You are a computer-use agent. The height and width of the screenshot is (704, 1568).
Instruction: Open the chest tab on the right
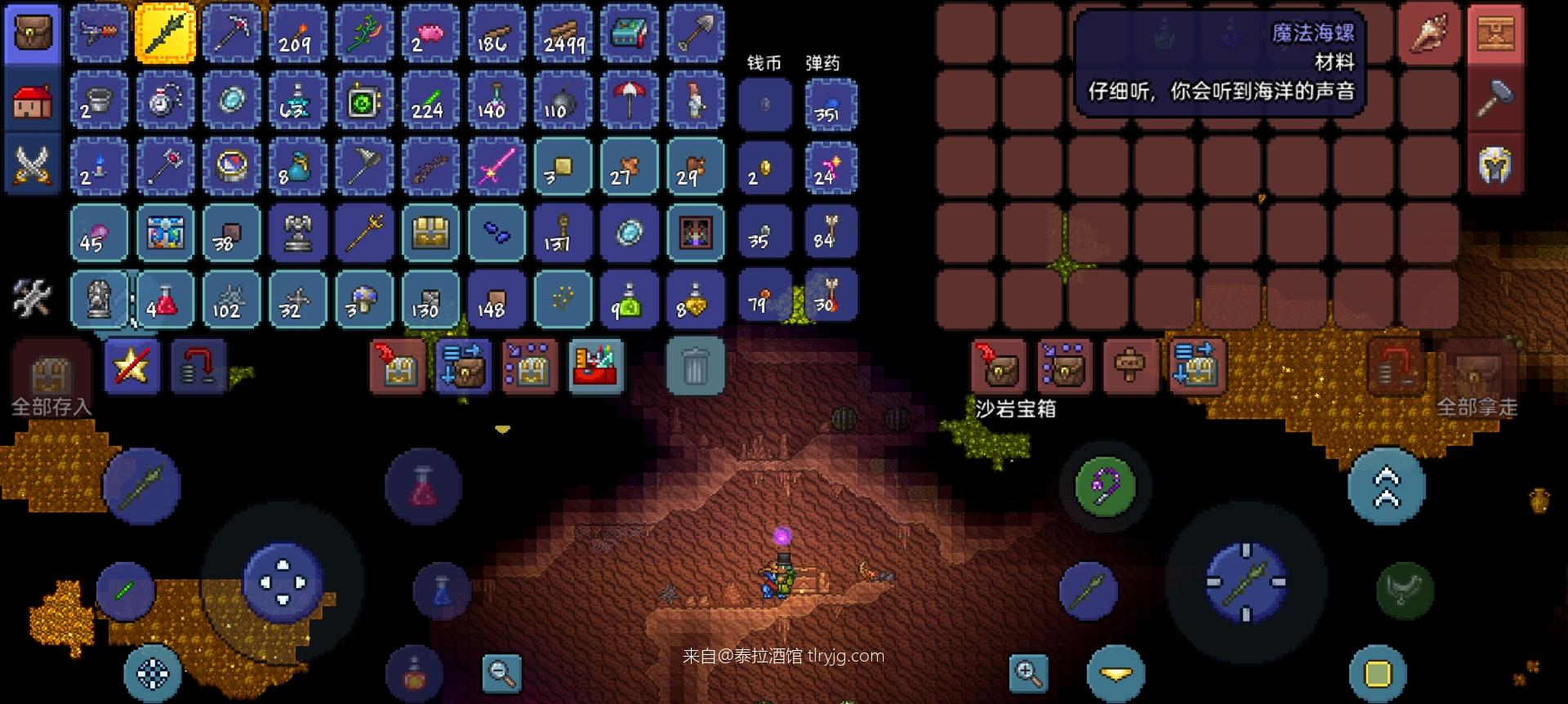(x=1495, y=33)
